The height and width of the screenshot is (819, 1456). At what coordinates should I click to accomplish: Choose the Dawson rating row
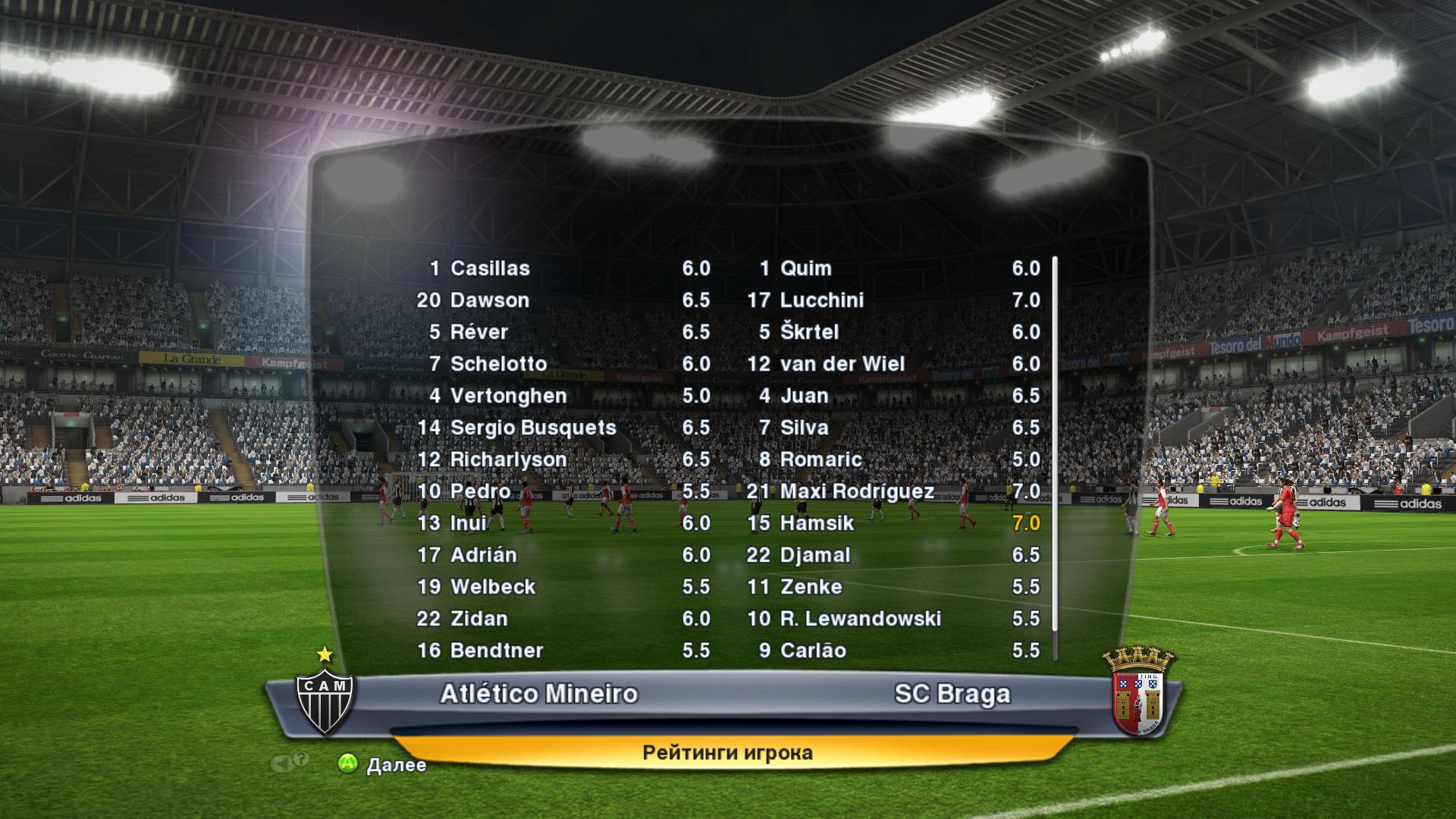click(x=489, y=300)
